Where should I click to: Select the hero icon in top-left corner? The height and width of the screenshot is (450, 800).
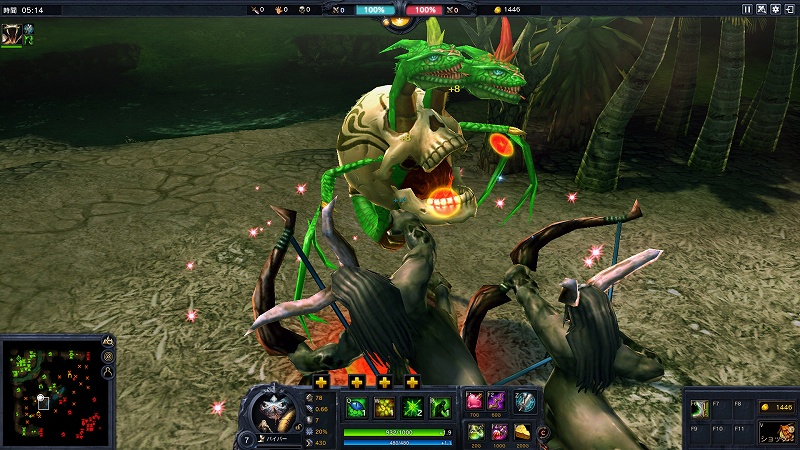[12, 32]
